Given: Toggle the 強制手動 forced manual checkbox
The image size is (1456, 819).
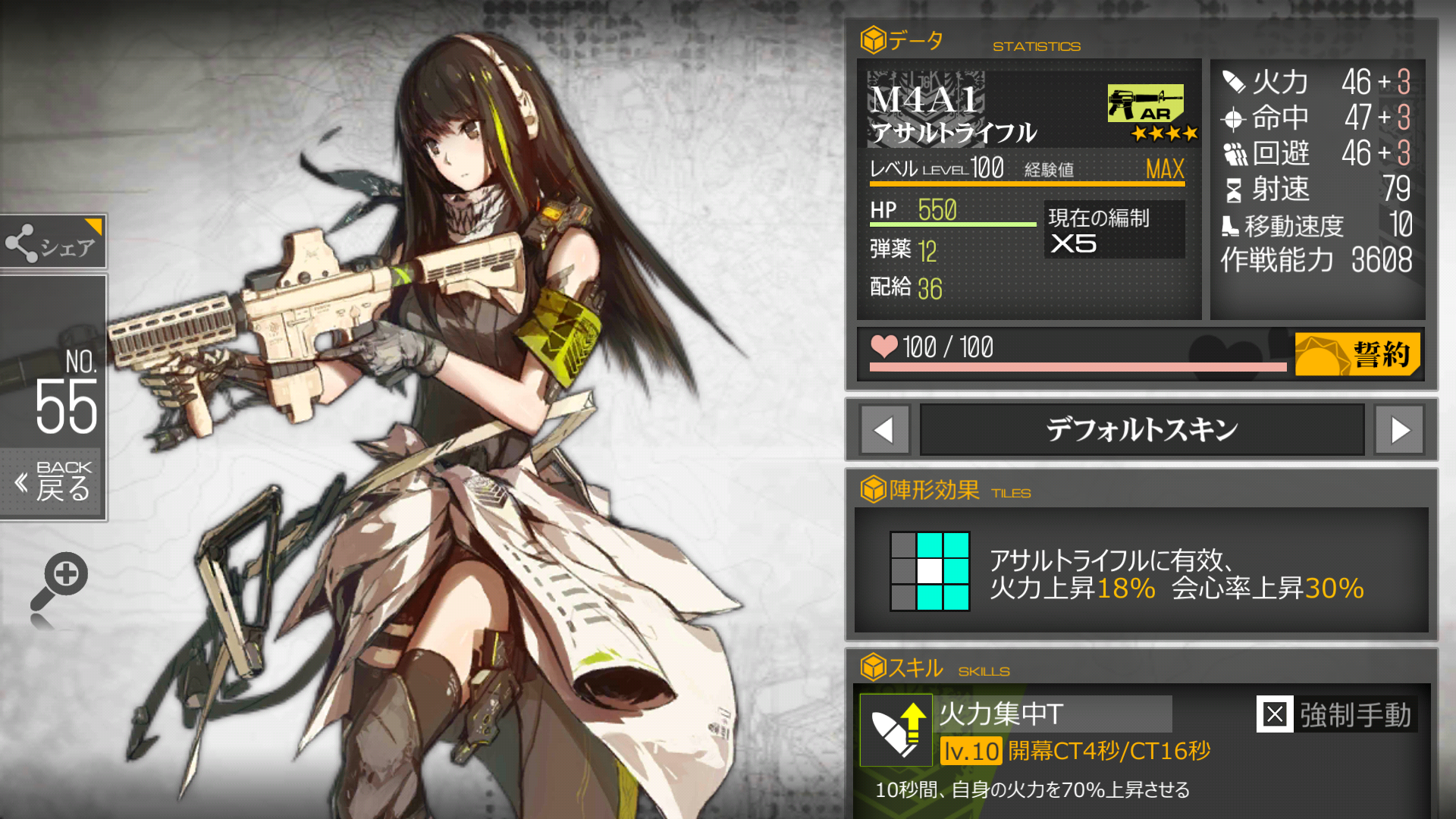Looking at the screenshot, I should click(1275, 714).
